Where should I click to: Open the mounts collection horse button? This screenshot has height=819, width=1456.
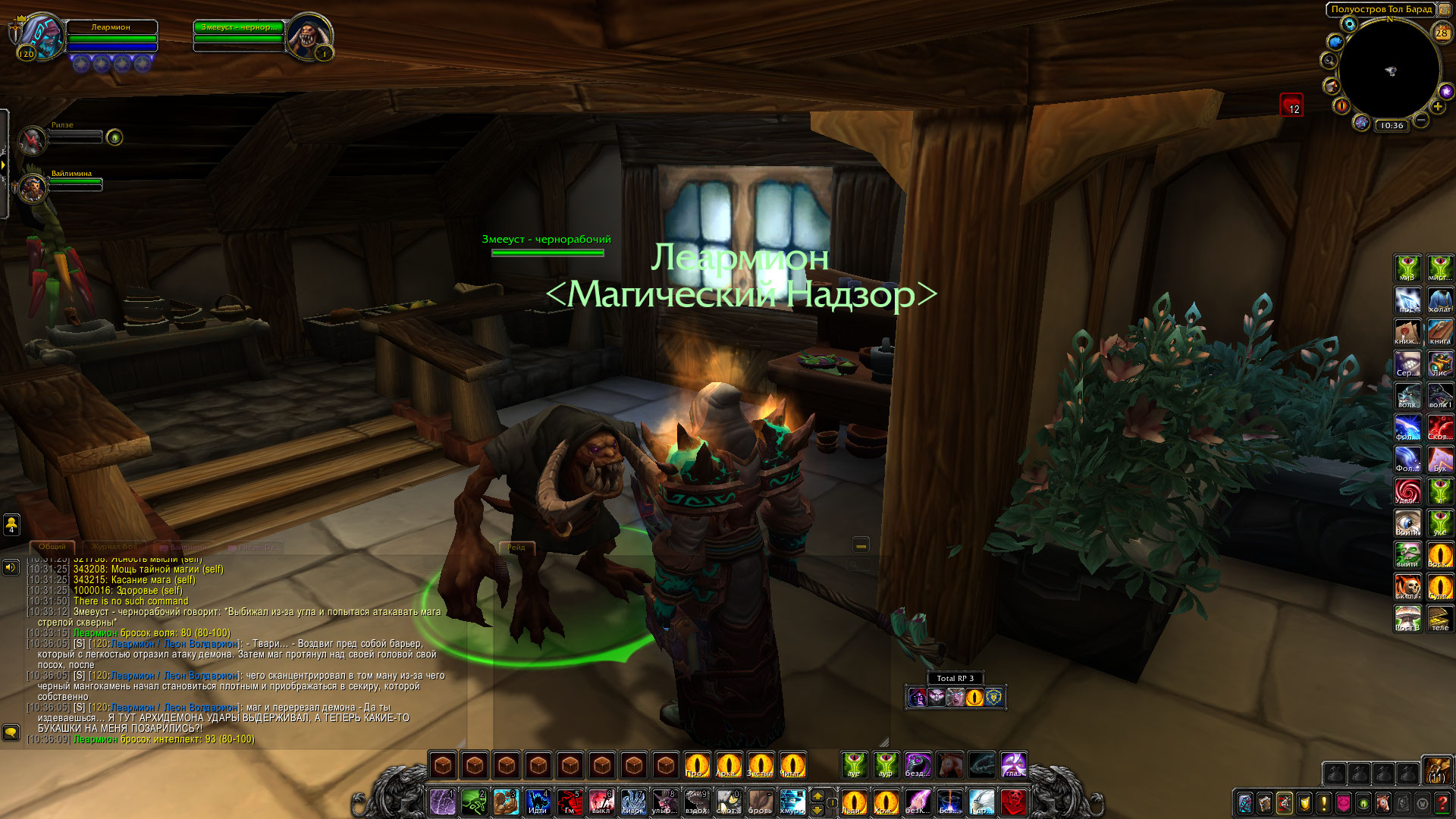point(1382,803)
